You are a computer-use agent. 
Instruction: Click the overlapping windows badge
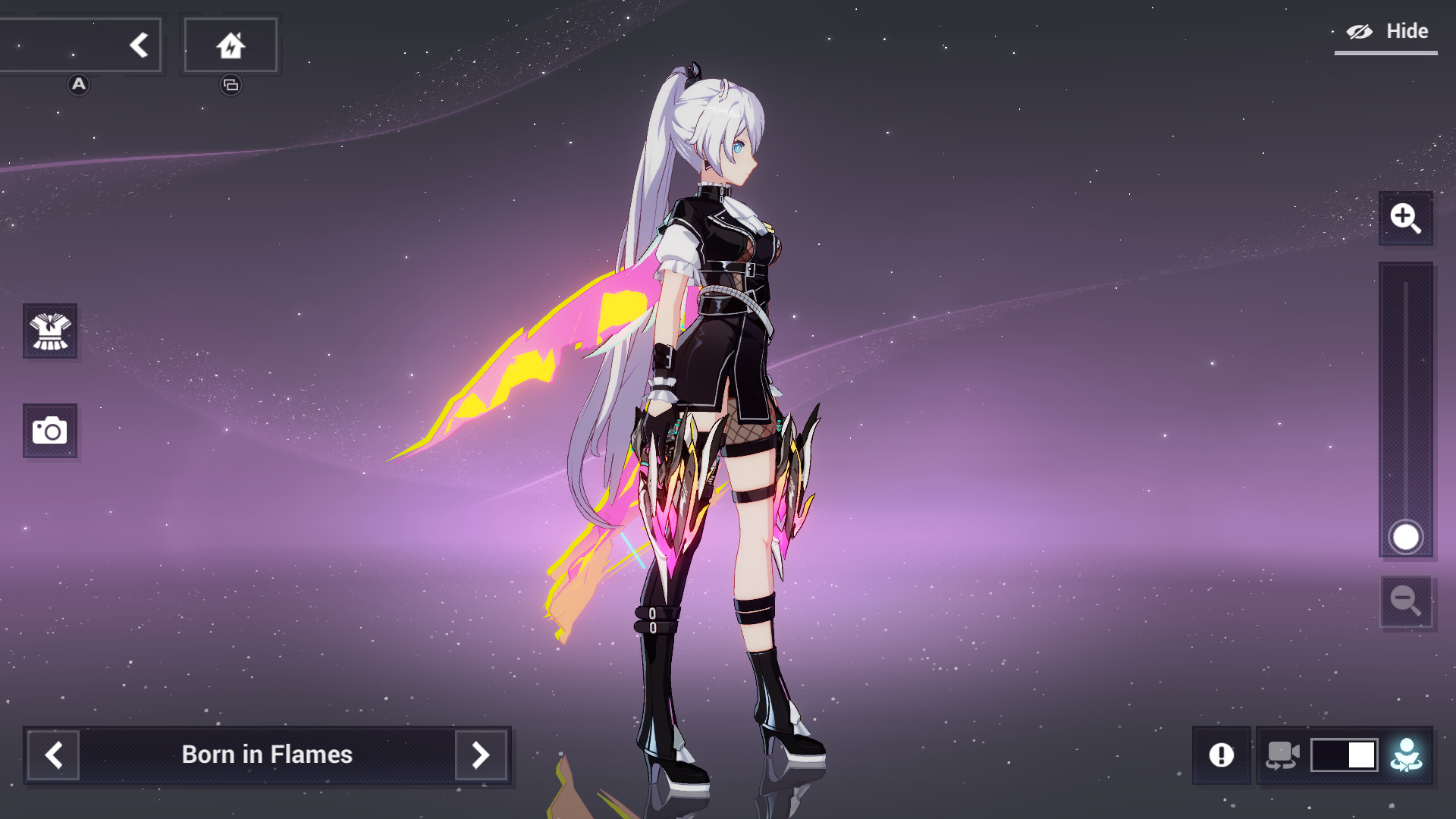230,86
